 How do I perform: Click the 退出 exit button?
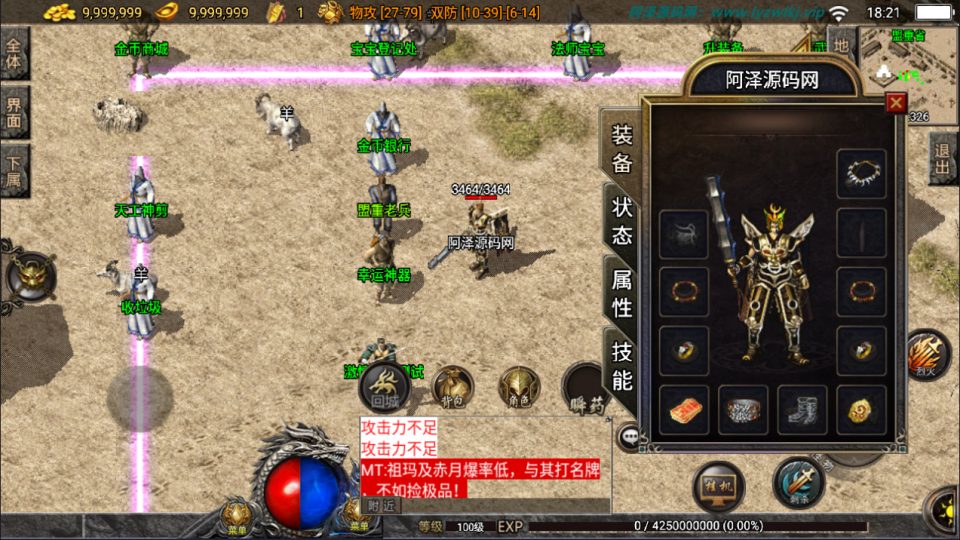click(941, 158)
